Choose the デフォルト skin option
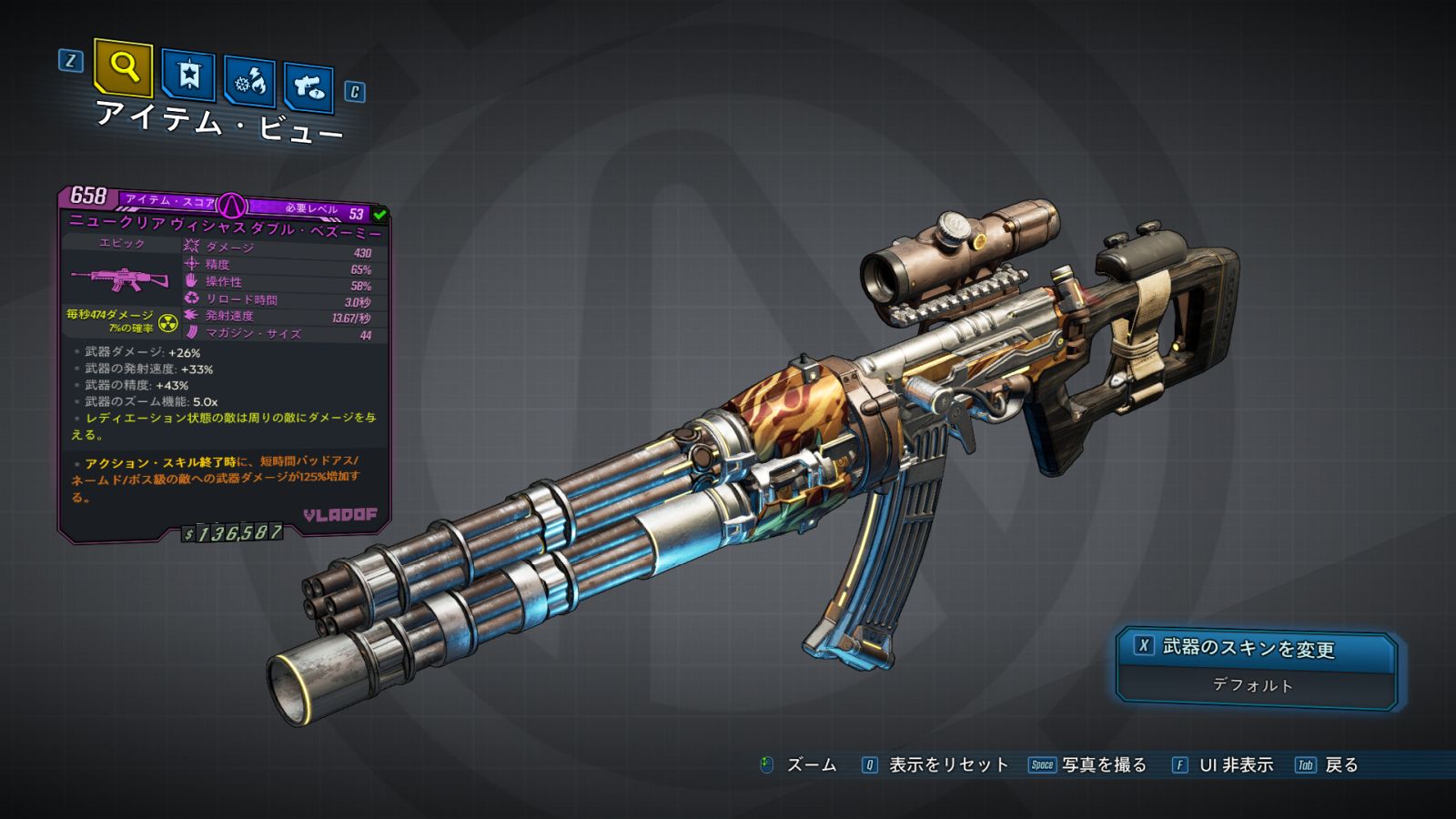Screen dimensions: 1456x819 point(1253,685)
